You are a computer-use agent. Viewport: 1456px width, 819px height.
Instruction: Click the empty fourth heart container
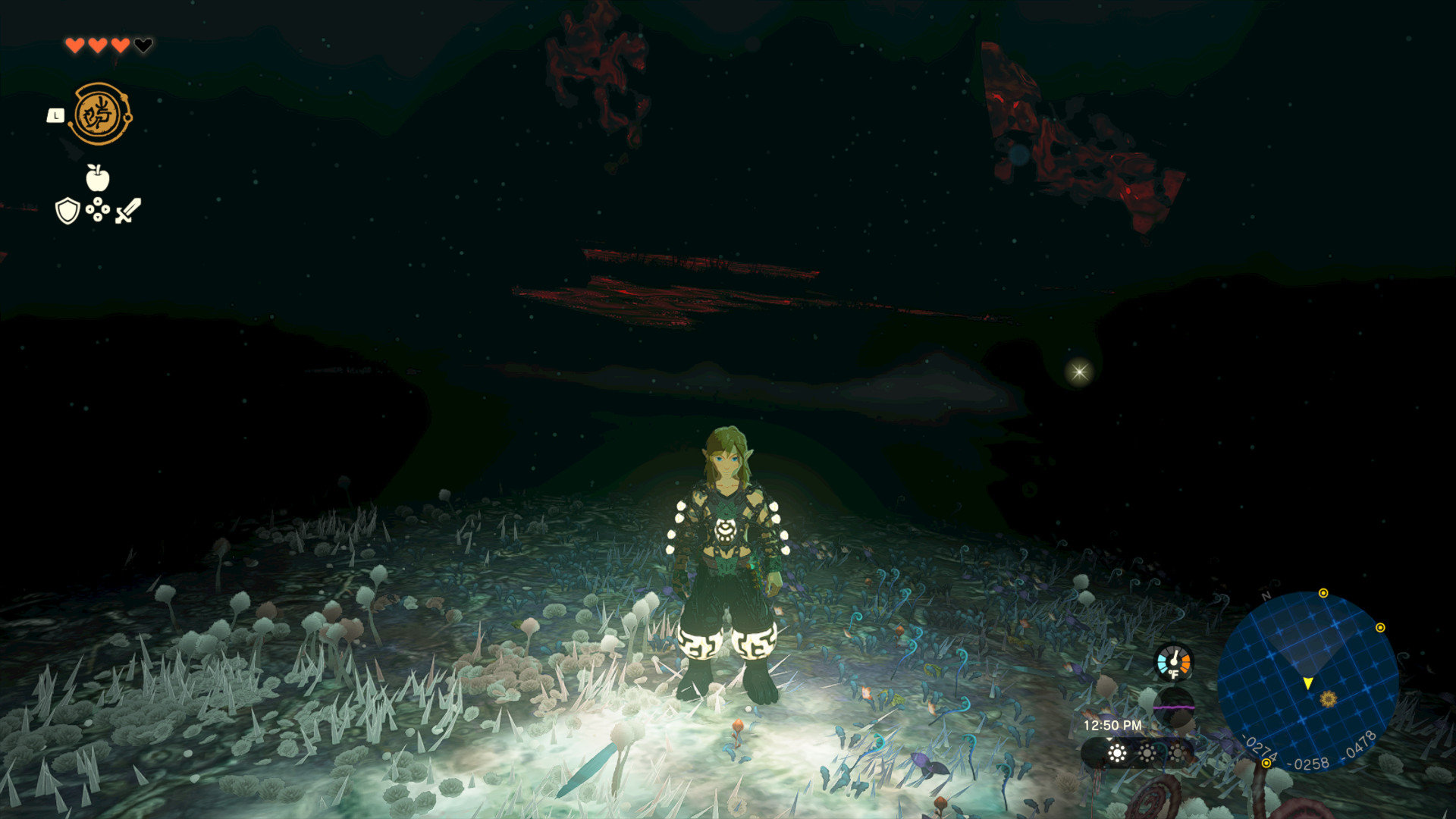(x=144, y=44)
